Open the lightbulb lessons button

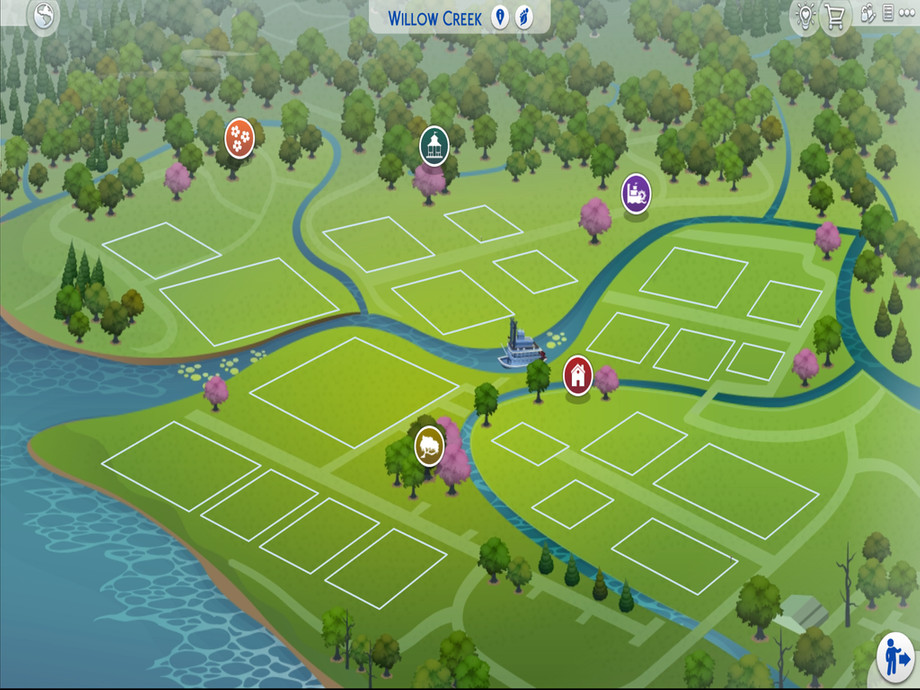(x=804, y=15)
